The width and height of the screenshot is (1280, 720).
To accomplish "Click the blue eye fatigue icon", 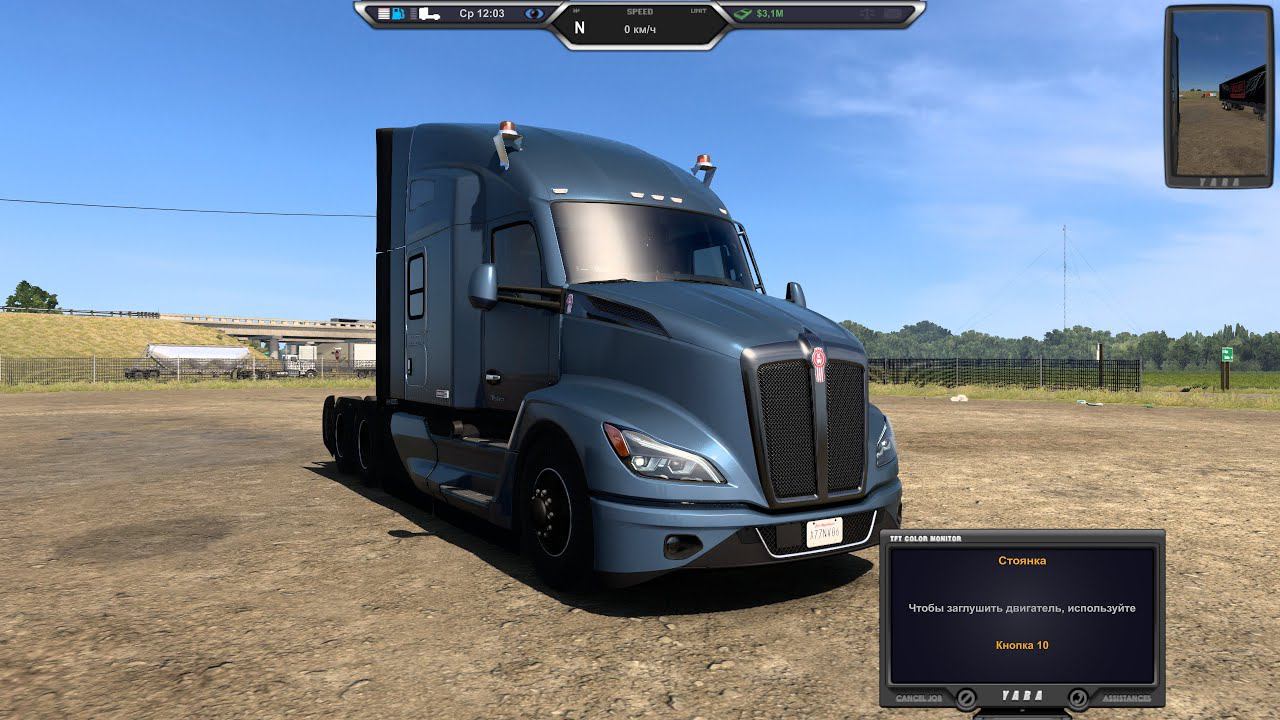I will pyautogui.click(x=535, y=14).
